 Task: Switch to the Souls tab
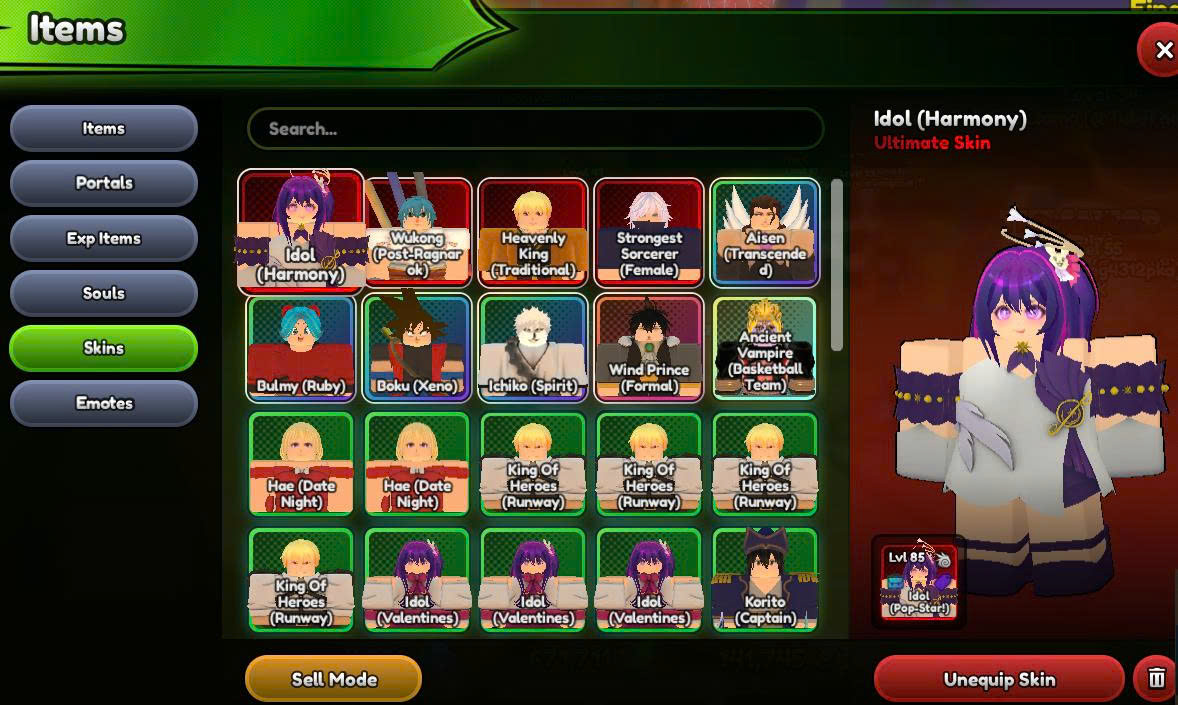104,293
